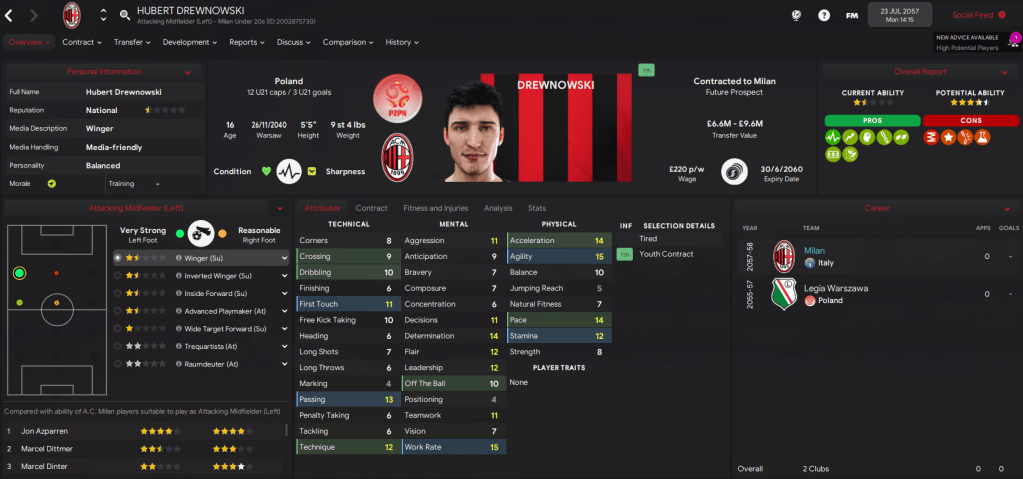
Task: Open the Transfer menu
Action: tap(132, 42)
